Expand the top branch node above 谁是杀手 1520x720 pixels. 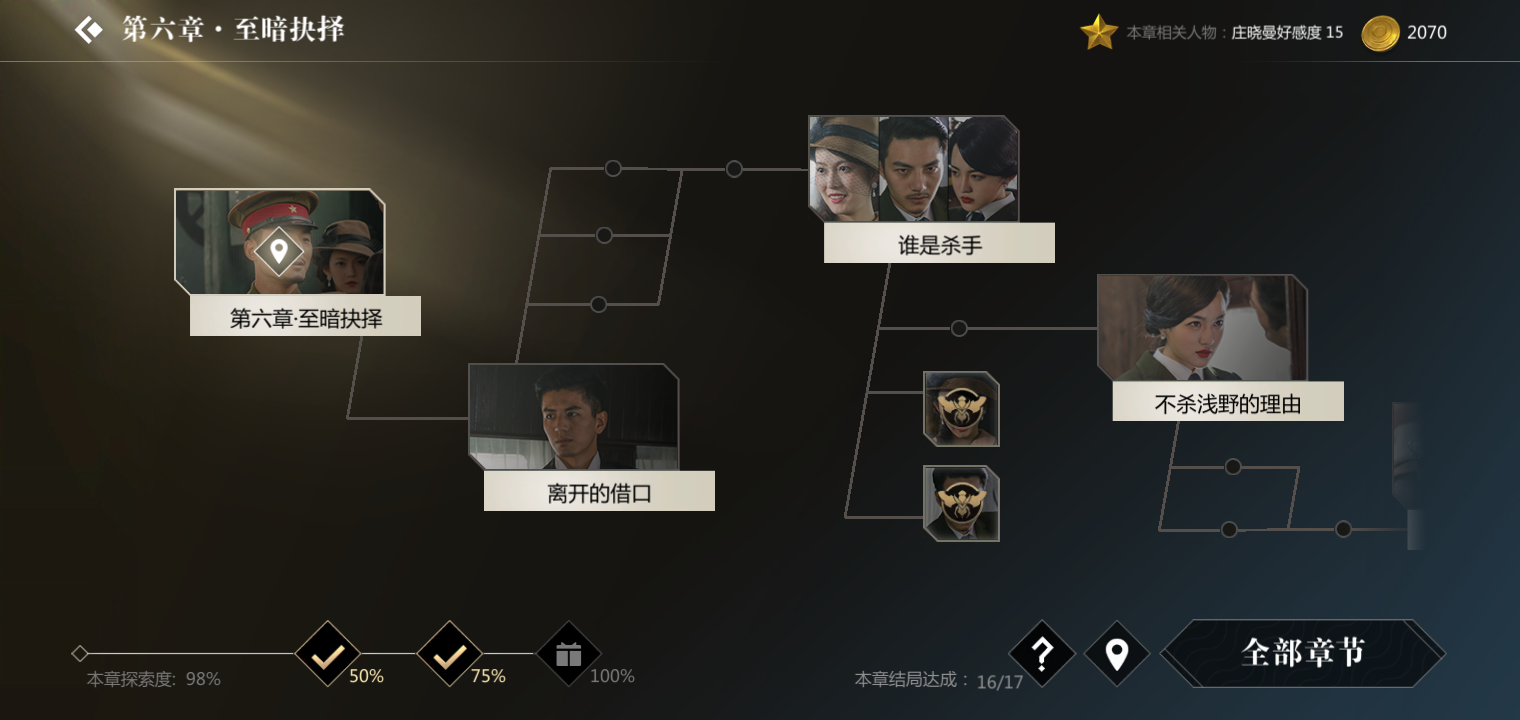737,167
